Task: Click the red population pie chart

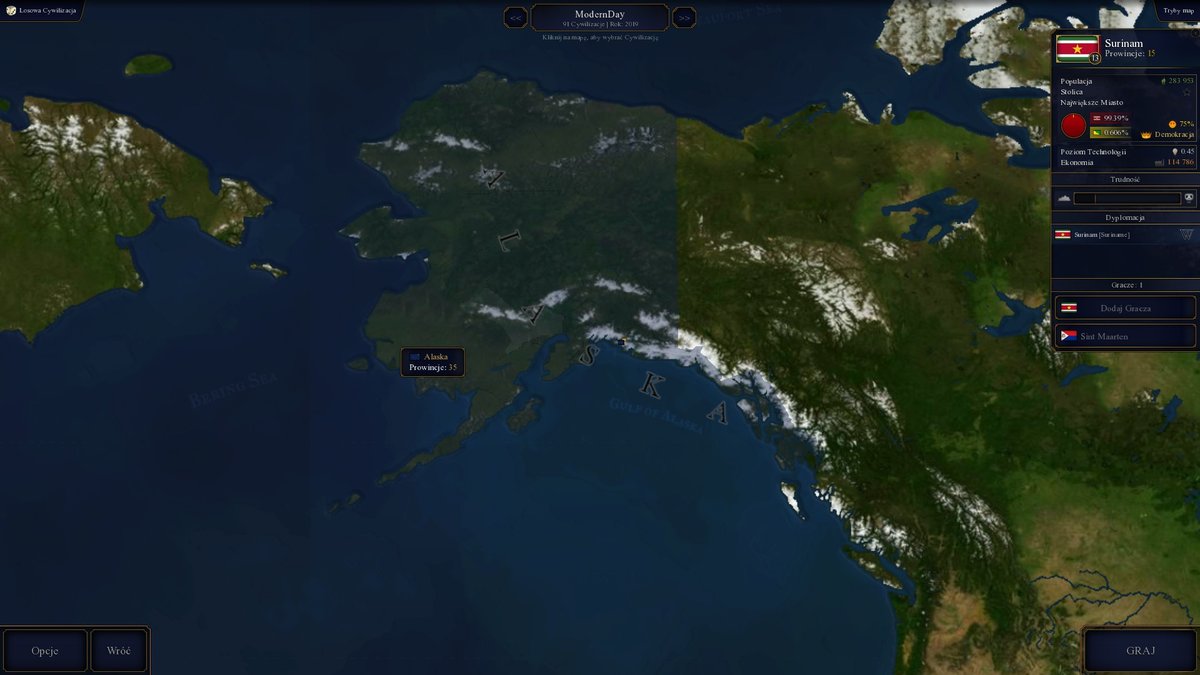Action: click(x=1073, y=126)
